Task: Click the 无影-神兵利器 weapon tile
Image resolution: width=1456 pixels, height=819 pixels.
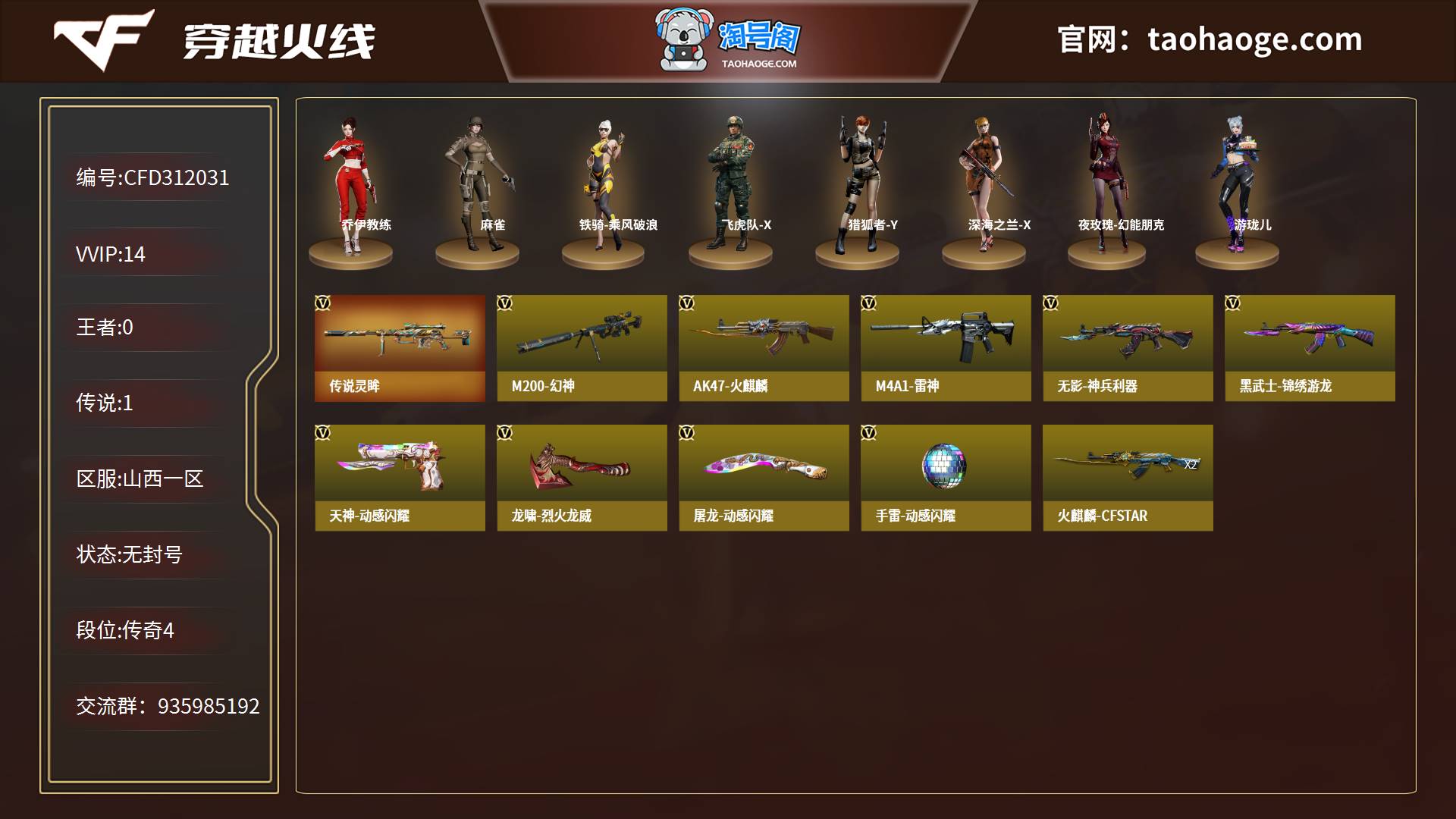Action: pos(1128,348)
